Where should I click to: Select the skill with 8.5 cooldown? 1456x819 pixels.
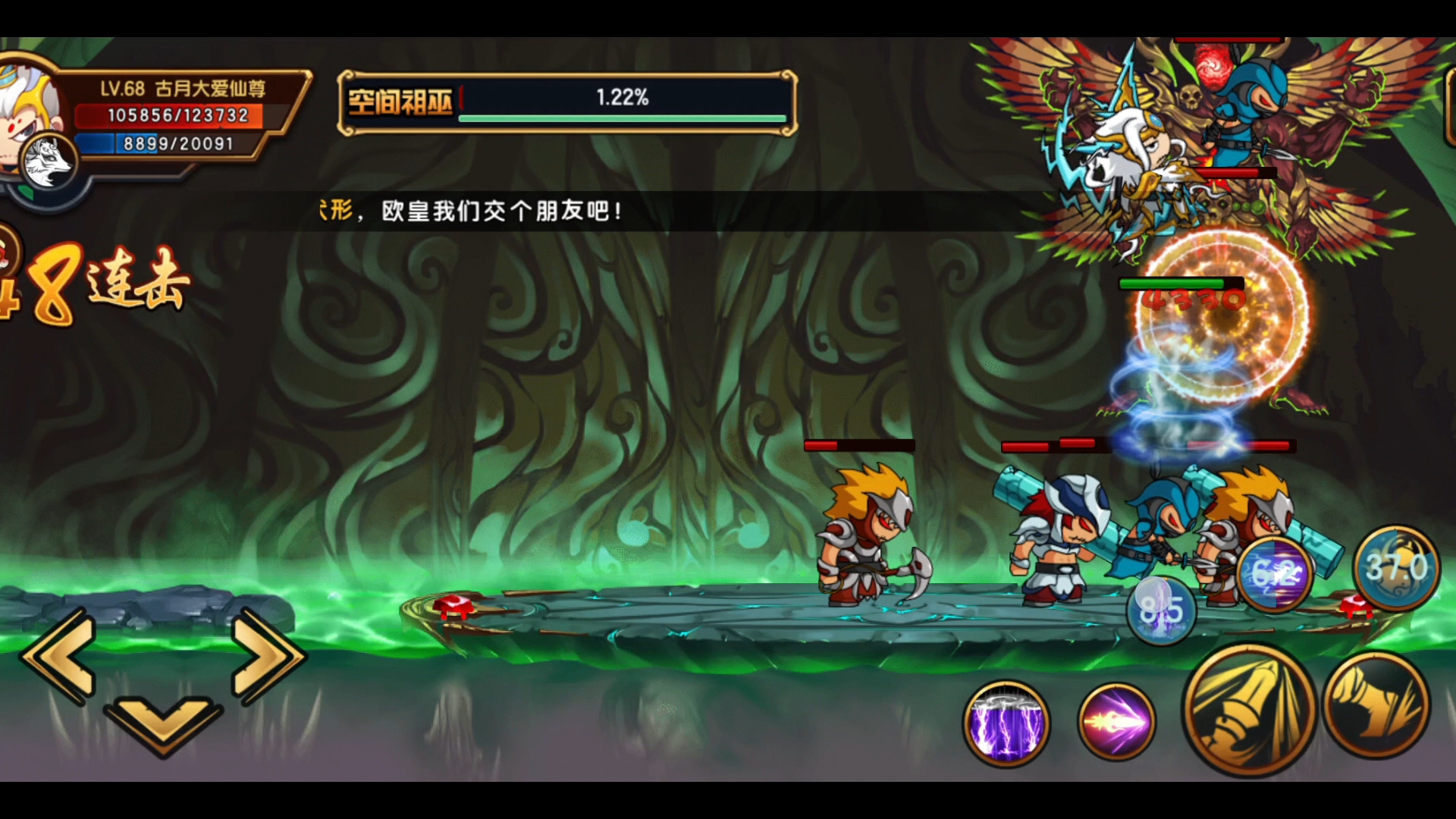1160,610
